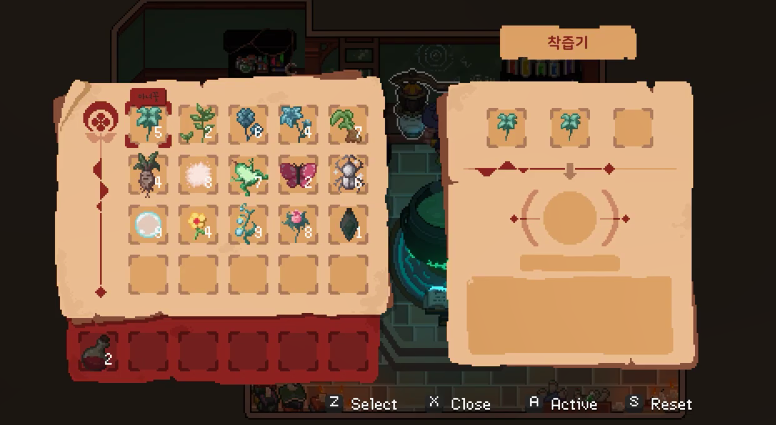Click the empty third slot in the juicer panel
Image resolution: width=776 pixels, height=425 pixels.
pyautogui.click(x=632, y=128)
